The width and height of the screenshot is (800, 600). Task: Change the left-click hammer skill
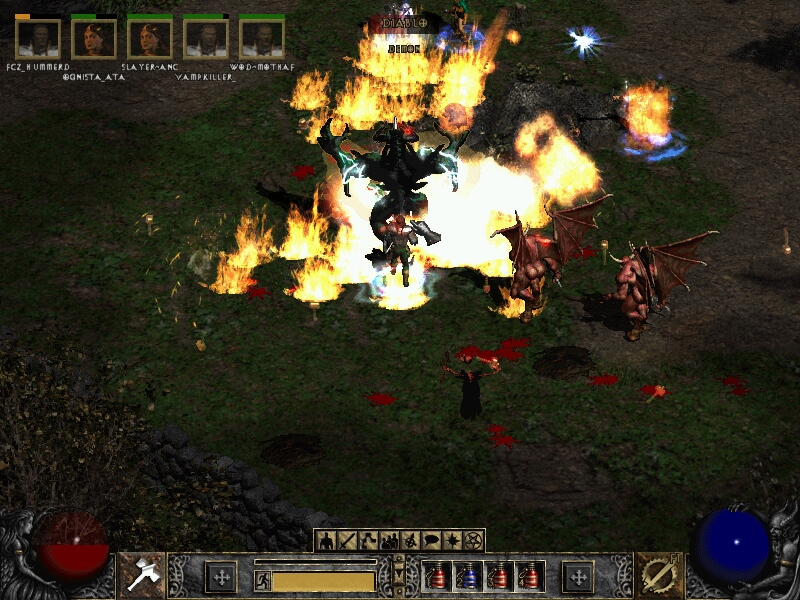[142, 576]
